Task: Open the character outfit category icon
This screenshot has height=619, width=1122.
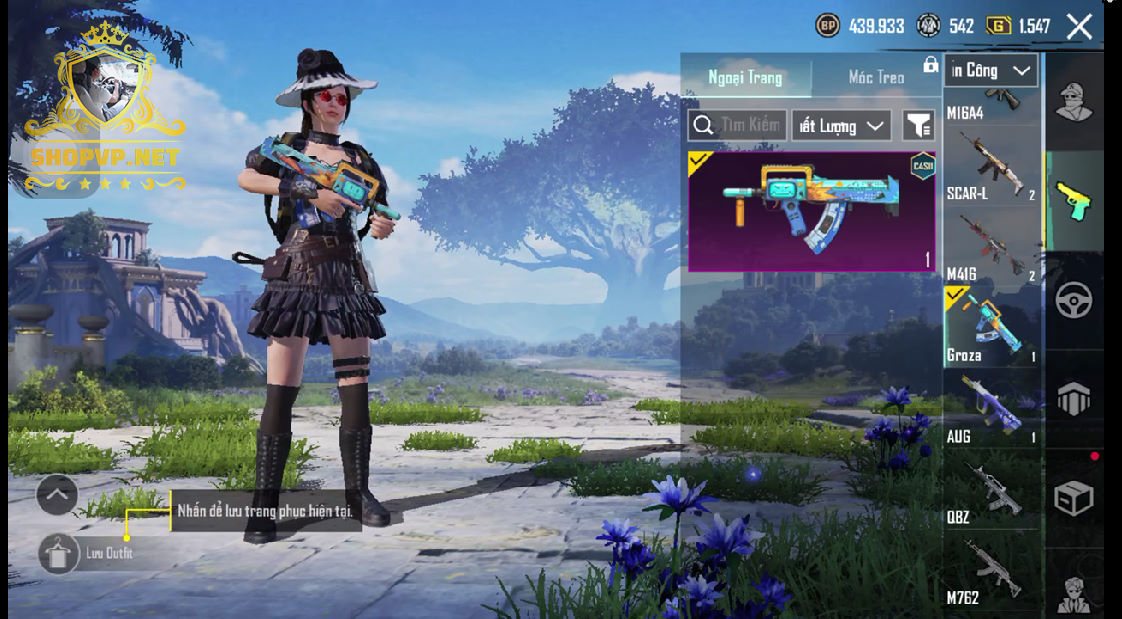Action: [x=1074, y=102]
